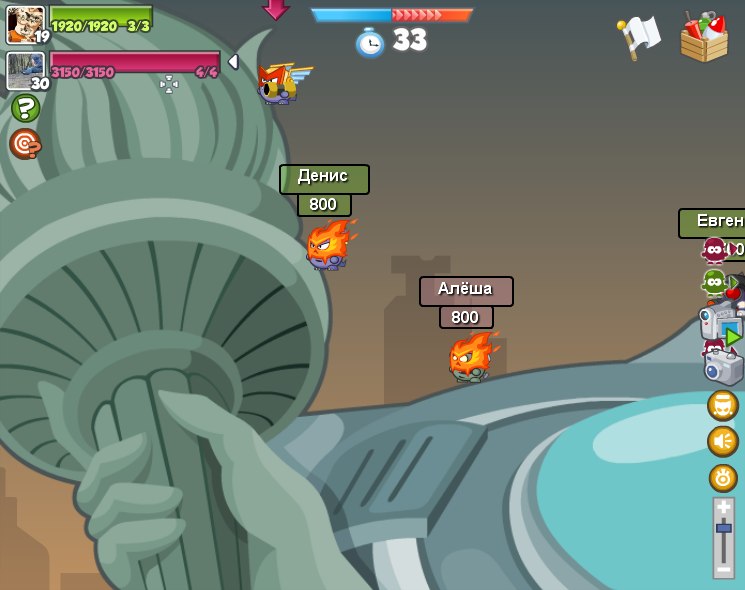
Task: Take a screenshot with the photo camera icon
Action: [723, 367]
